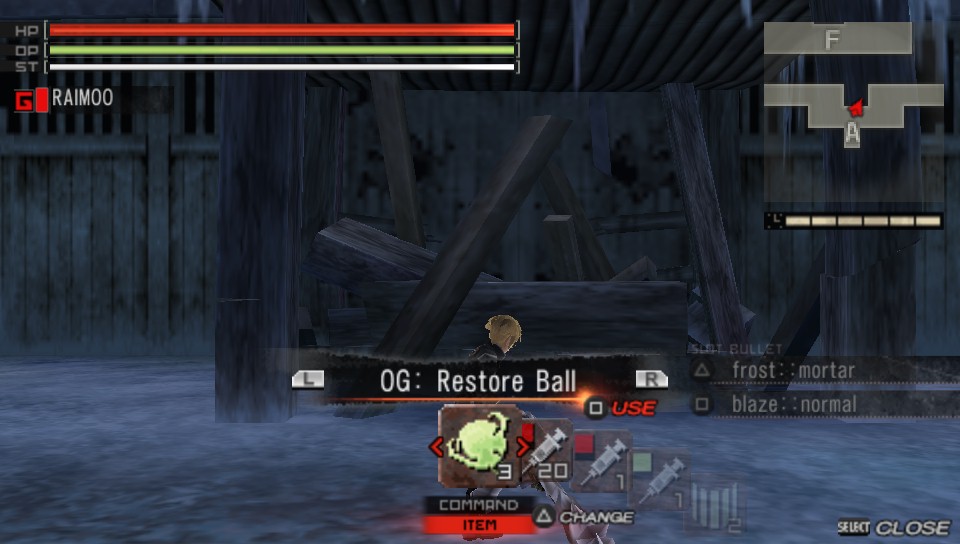Pick the faded bars item slot
Image resolution: width=960 pixels, height=544 pixels.
coord(717,505)
